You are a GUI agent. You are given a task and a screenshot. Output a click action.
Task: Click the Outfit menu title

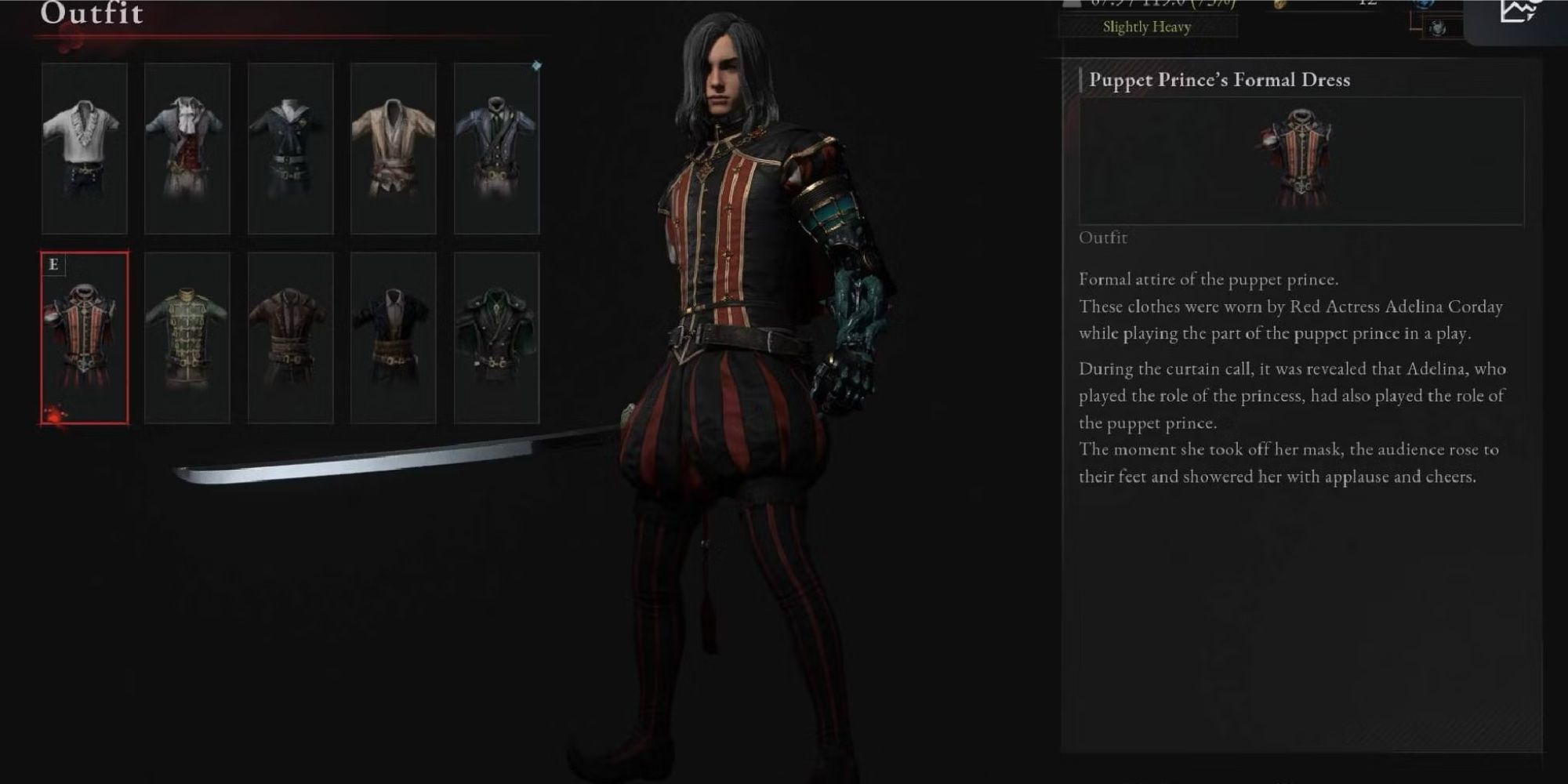pyautogui.click(x=90, y=13)
